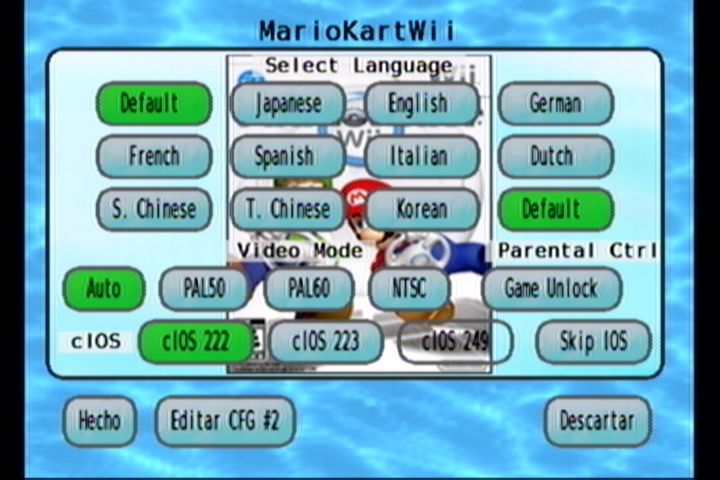Select the Spanish language button

[x=288, y=157]
